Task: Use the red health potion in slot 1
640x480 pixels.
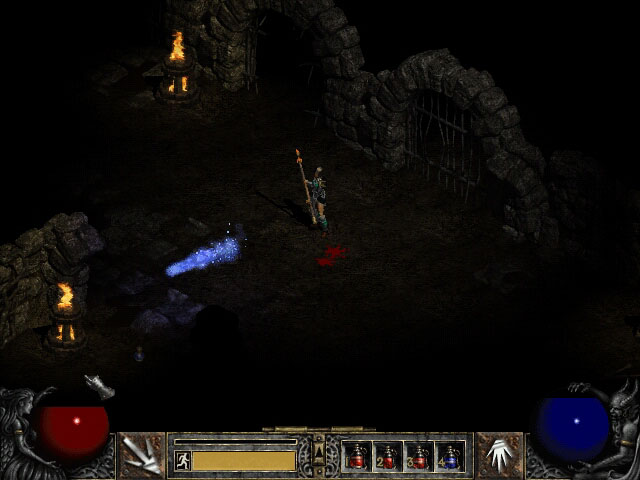Action: [357, 457]
